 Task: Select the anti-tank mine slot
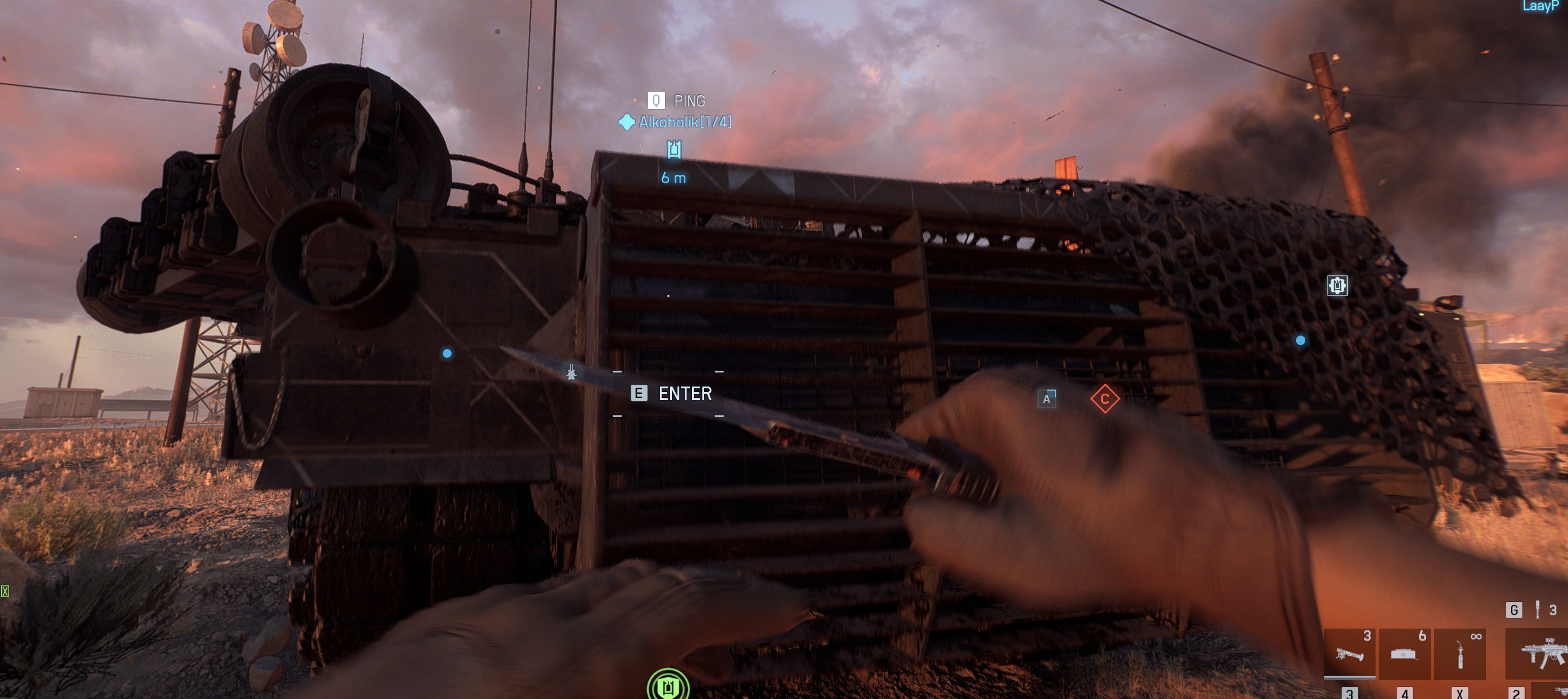coord(1403,653)
